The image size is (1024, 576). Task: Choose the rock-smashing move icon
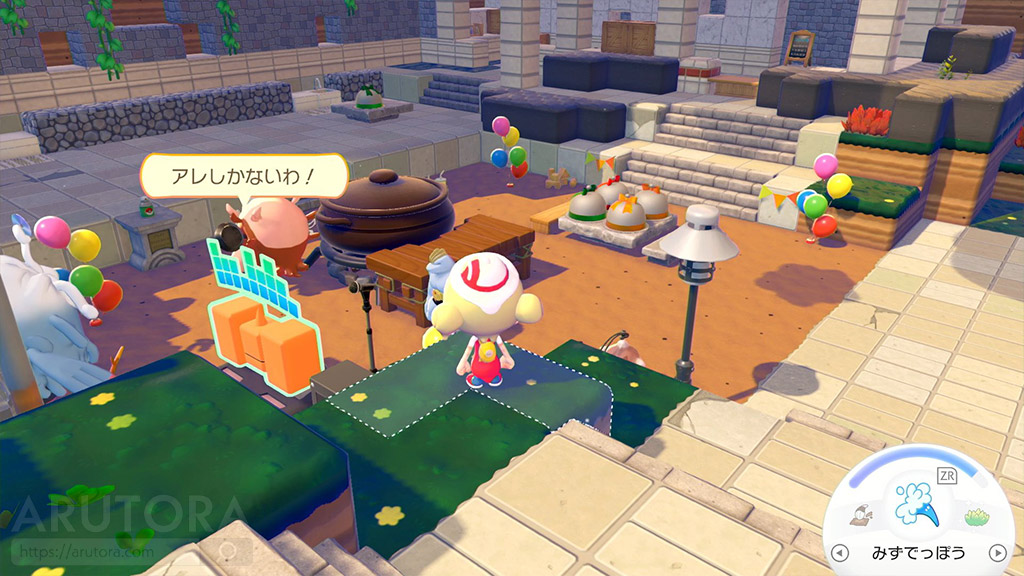859,516
